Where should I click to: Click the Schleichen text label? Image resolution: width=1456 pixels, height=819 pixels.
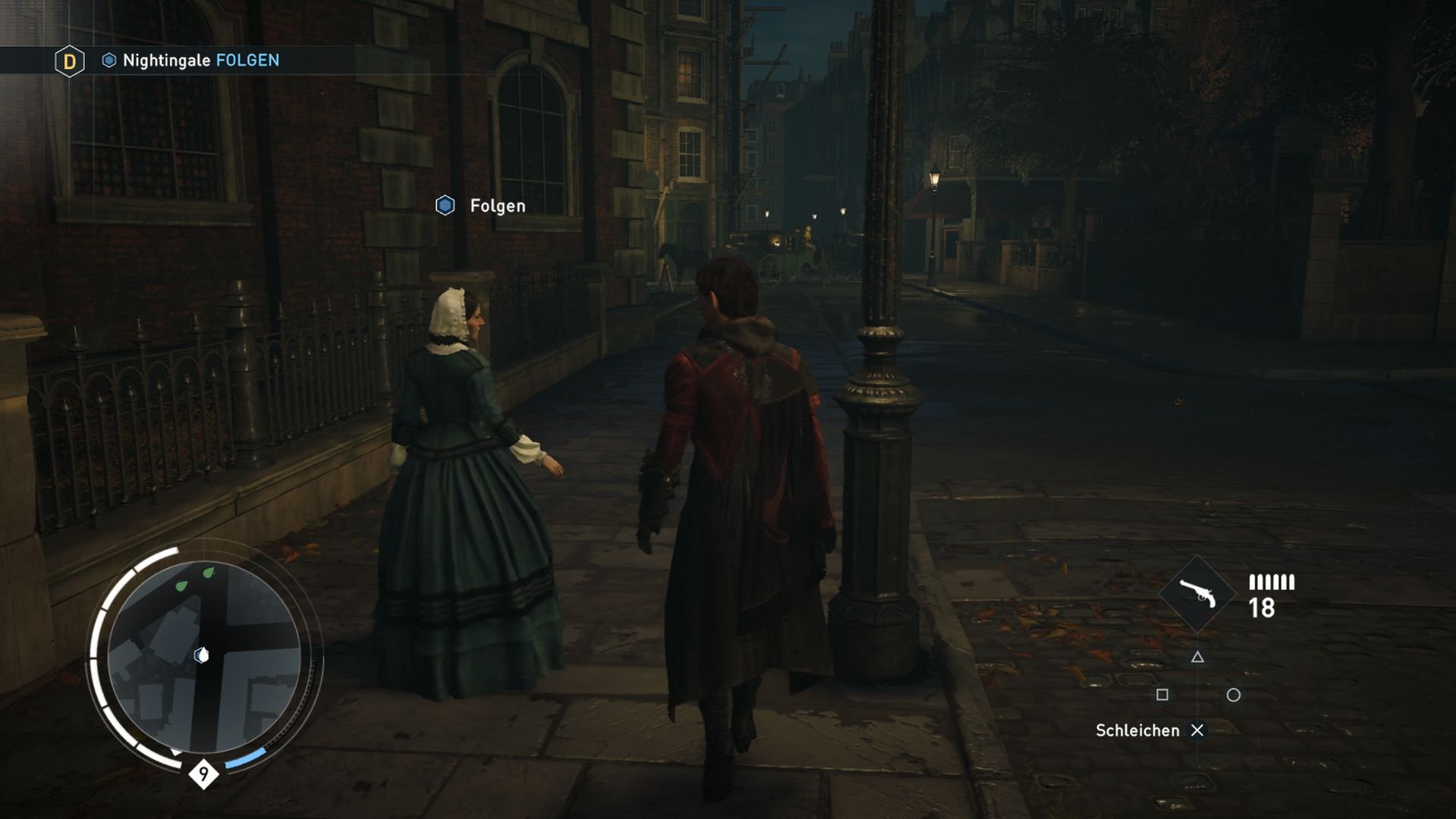[1137, 730]
